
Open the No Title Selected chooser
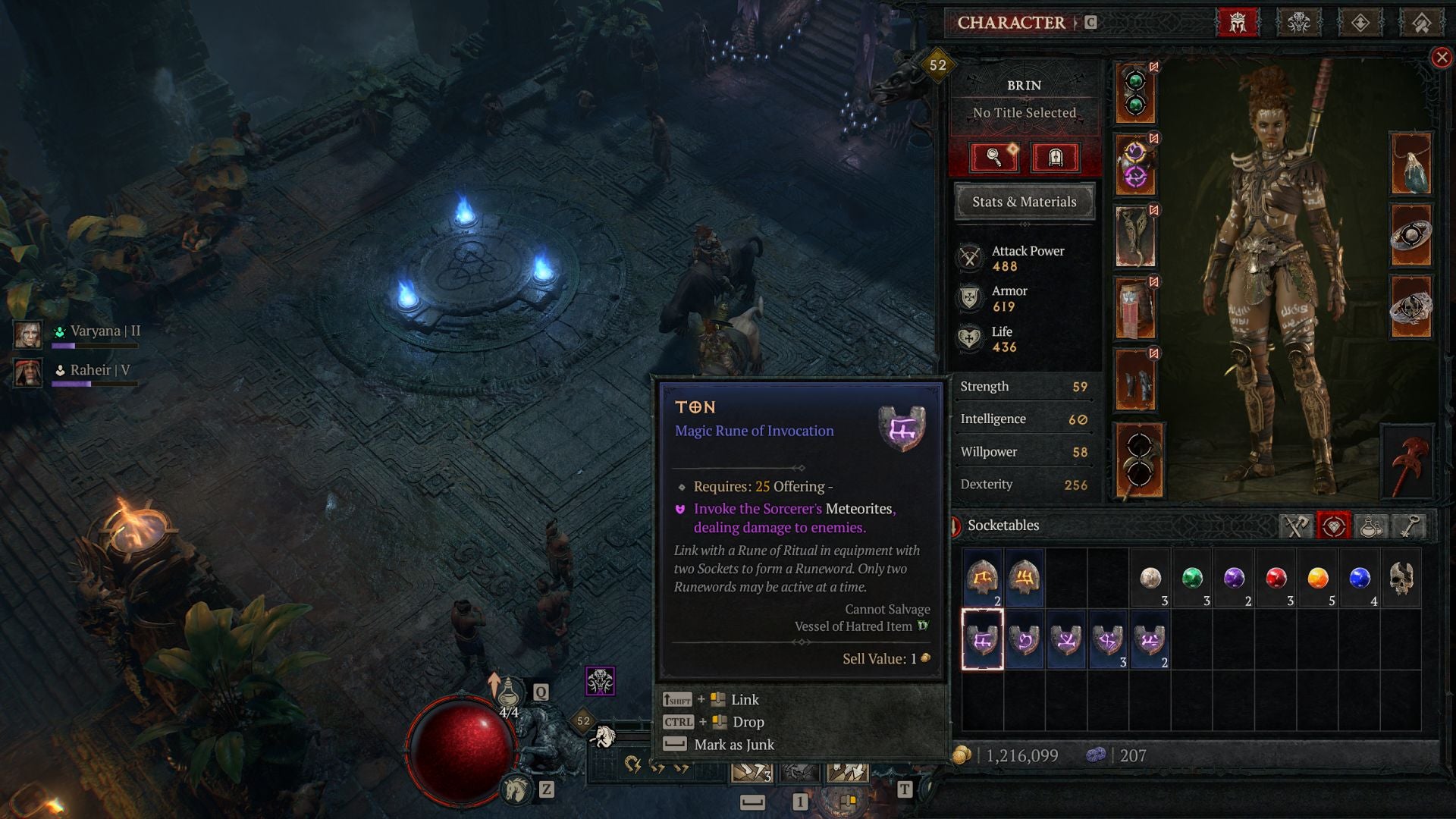pos(1024,112)
